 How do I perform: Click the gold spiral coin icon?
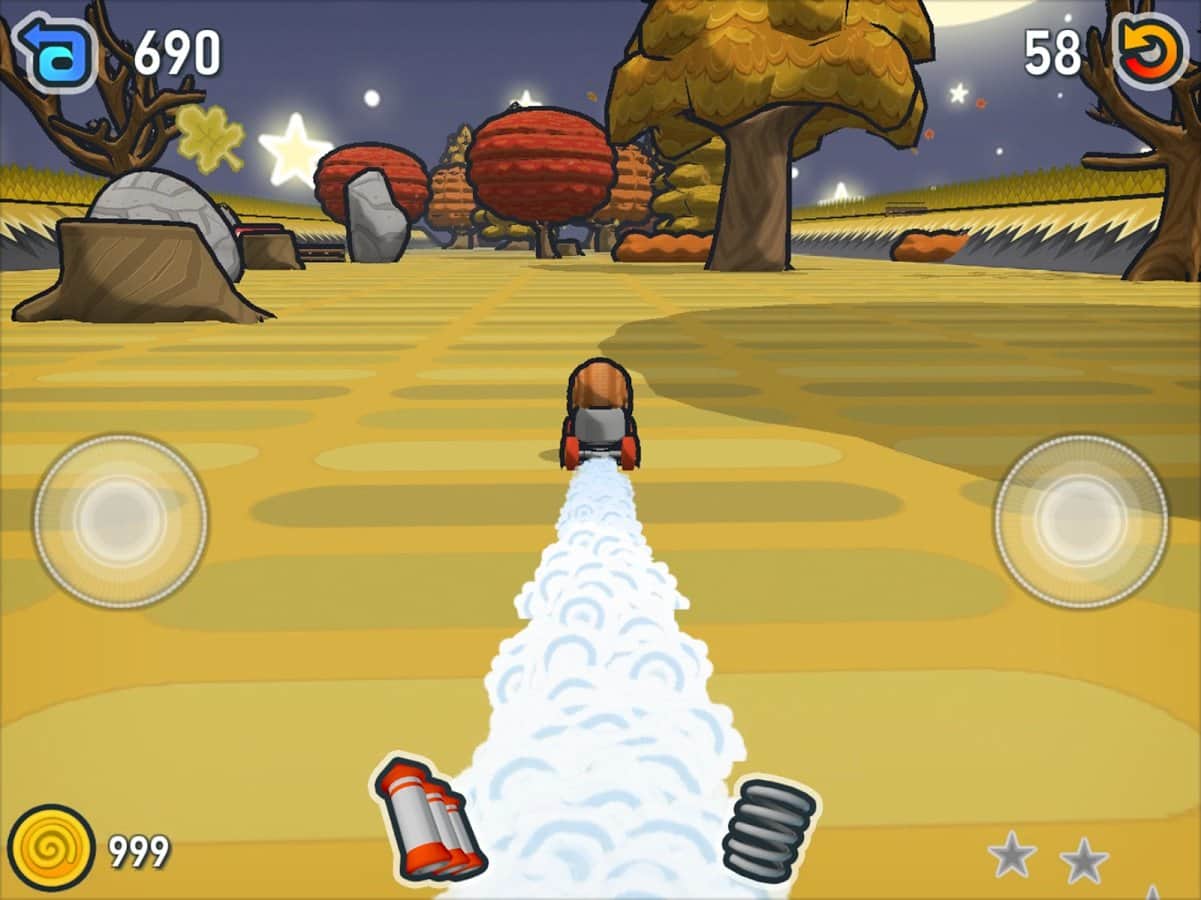click(x=51, y=848)
